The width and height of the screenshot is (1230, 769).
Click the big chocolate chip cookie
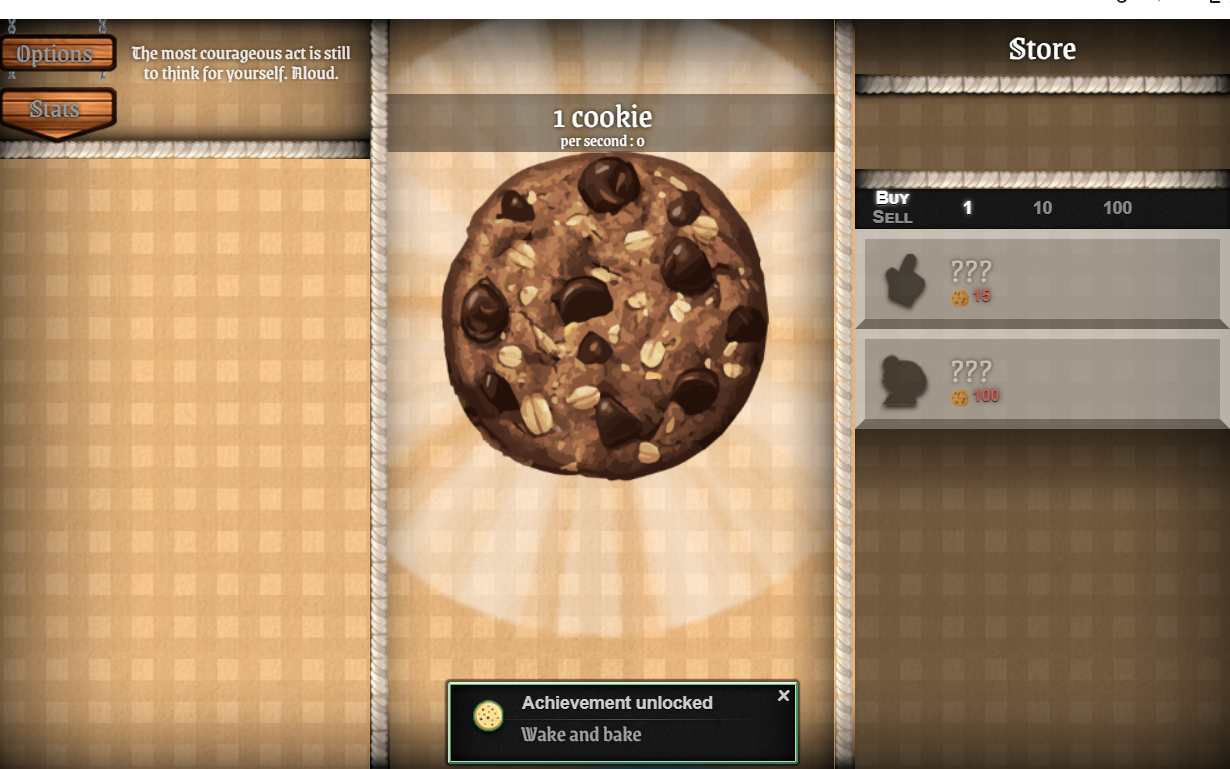pos(604,315)
